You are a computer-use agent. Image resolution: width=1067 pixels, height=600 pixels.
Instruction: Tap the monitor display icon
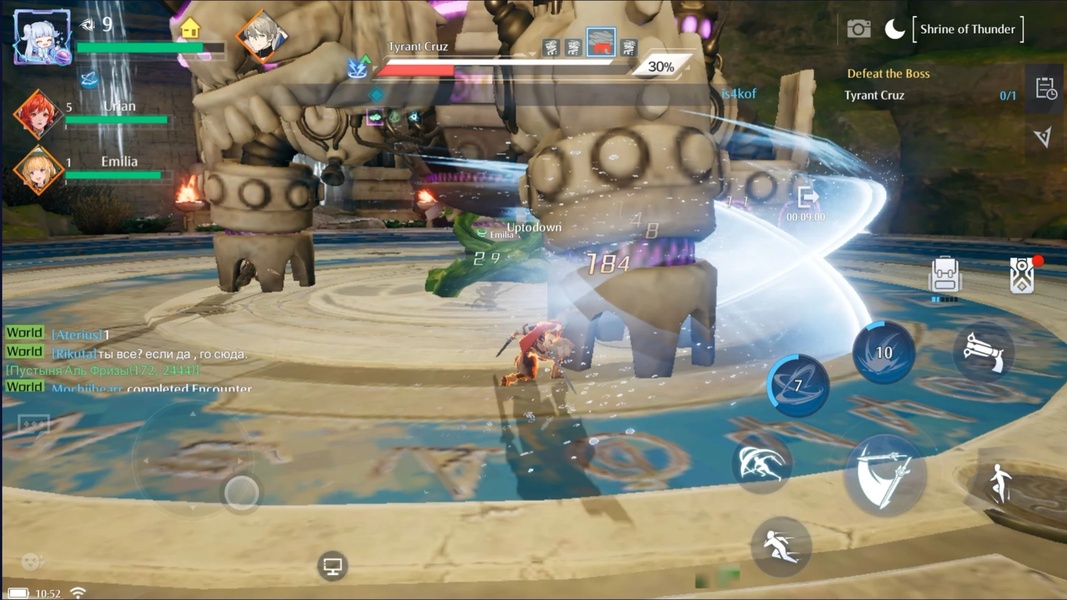[332, 566]
